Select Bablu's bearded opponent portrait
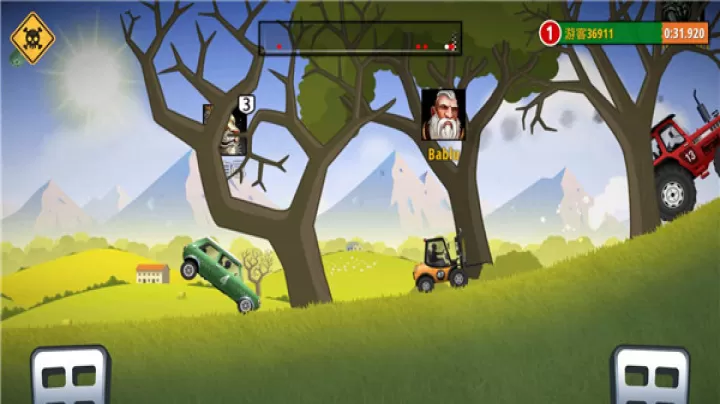The image size is (720, 404). click(x=443, y=115)
